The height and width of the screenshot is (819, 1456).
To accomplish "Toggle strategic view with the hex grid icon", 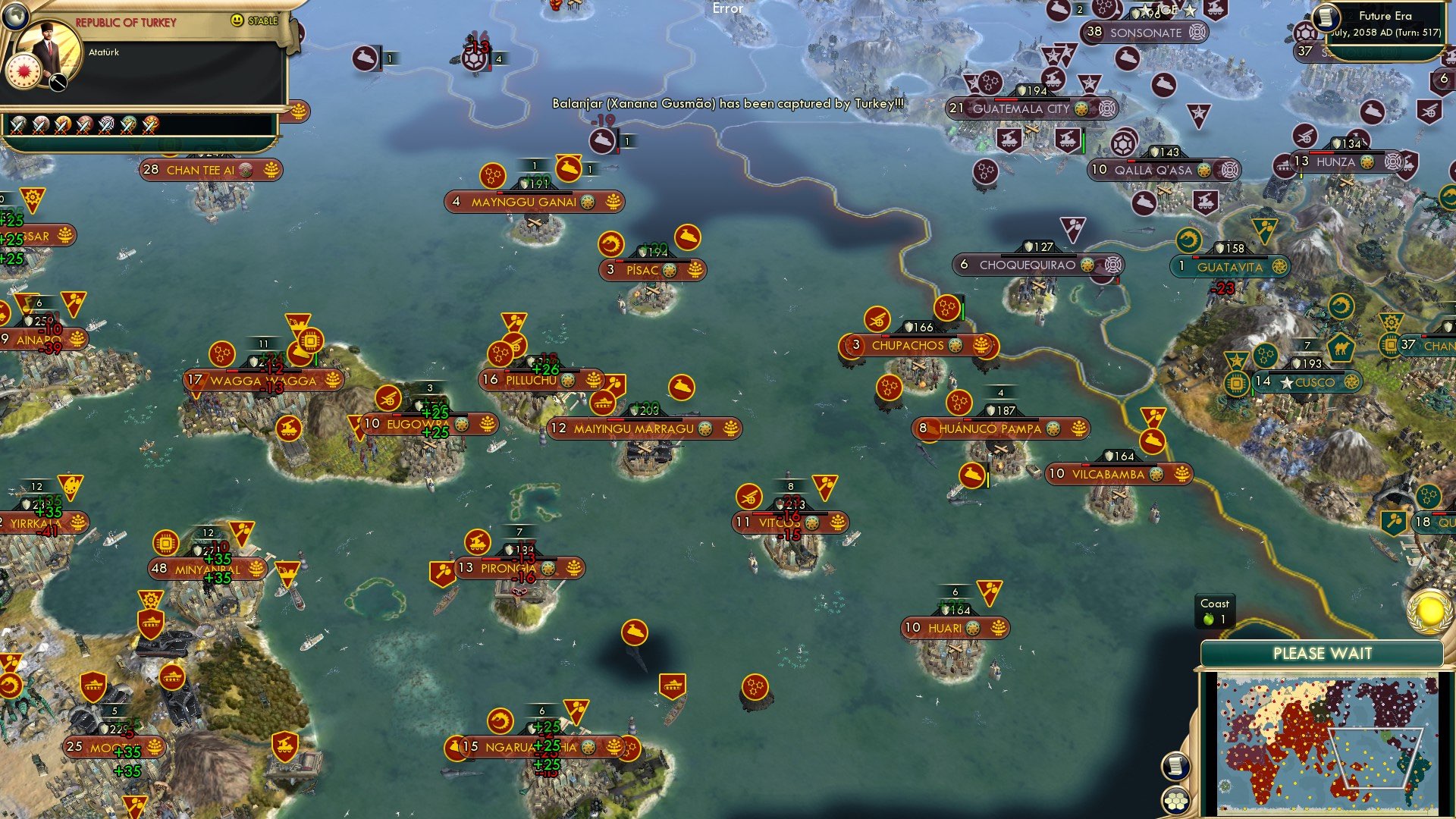I will click(x=1175, y=802).
